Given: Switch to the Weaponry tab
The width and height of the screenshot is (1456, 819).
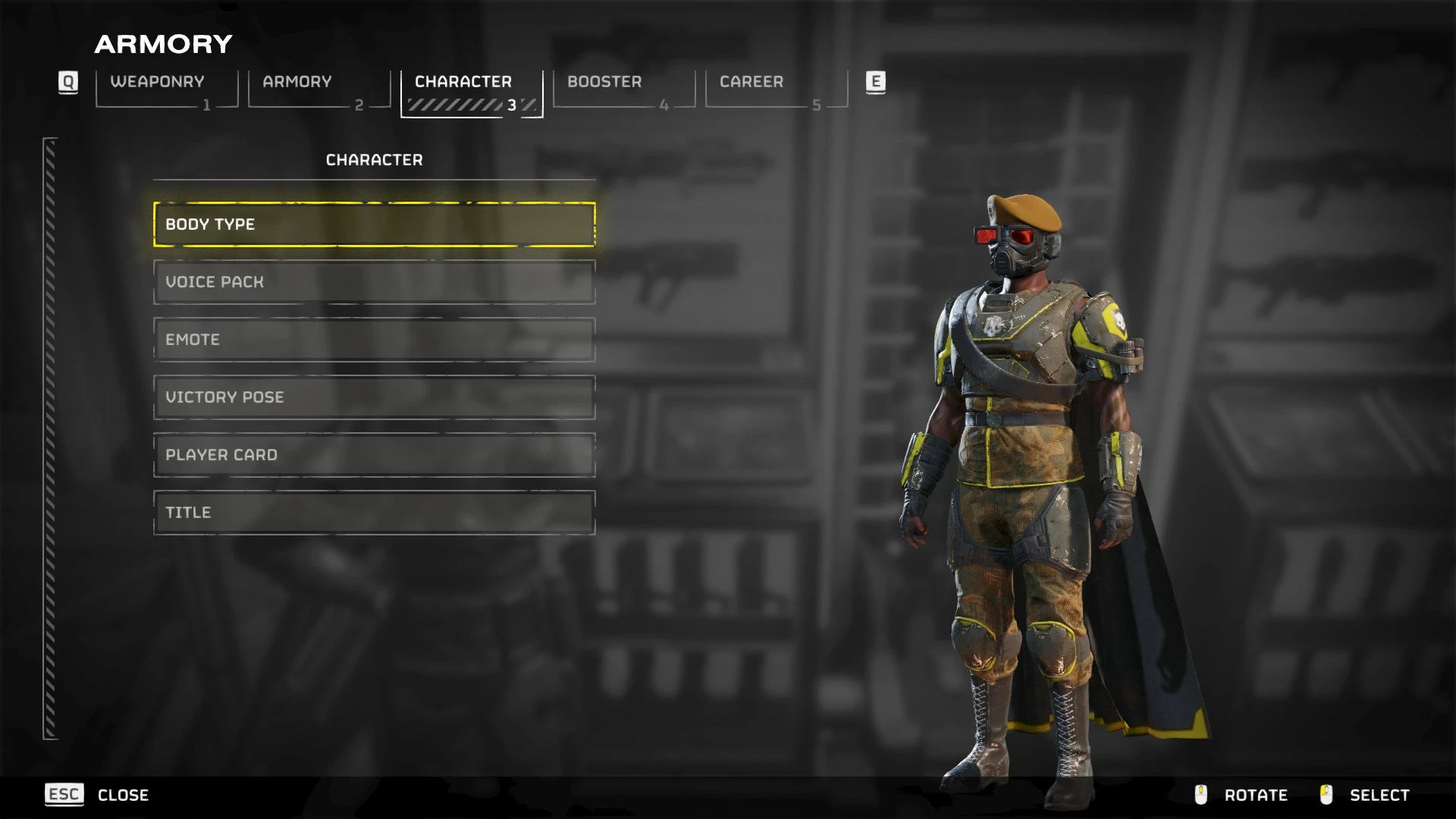Looking at the screenshot, I should tap(167, 89).
